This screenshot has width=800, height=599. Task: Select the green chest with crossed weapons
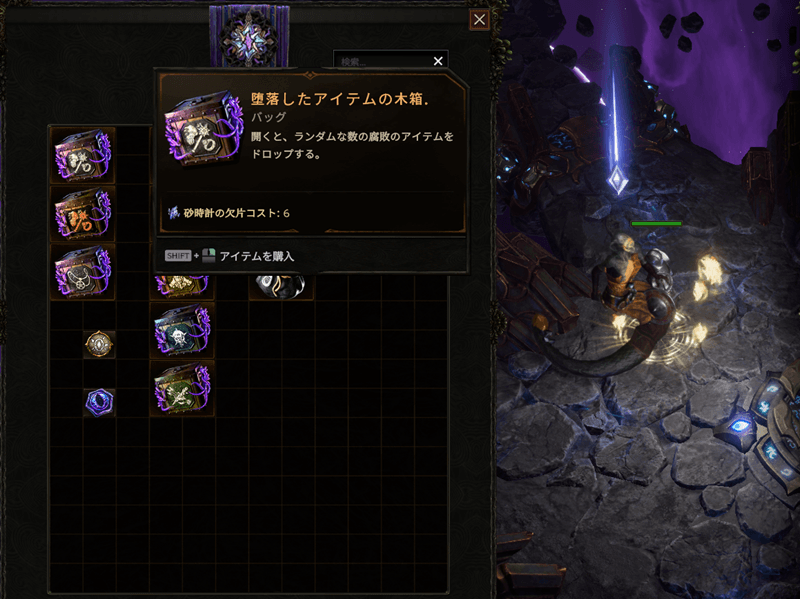182,388
